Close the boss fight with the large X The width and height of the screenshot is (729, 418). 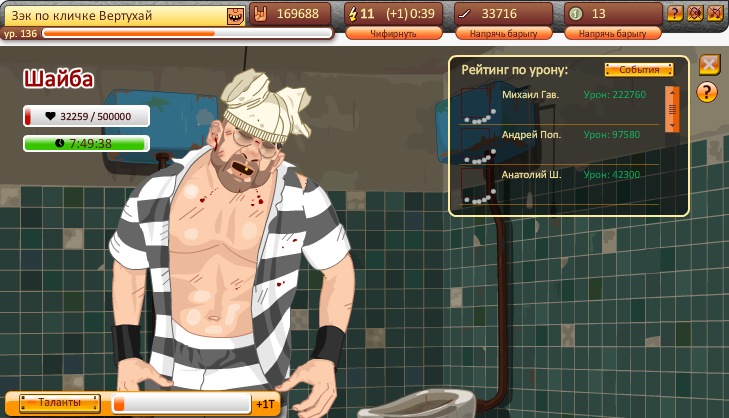708,65
